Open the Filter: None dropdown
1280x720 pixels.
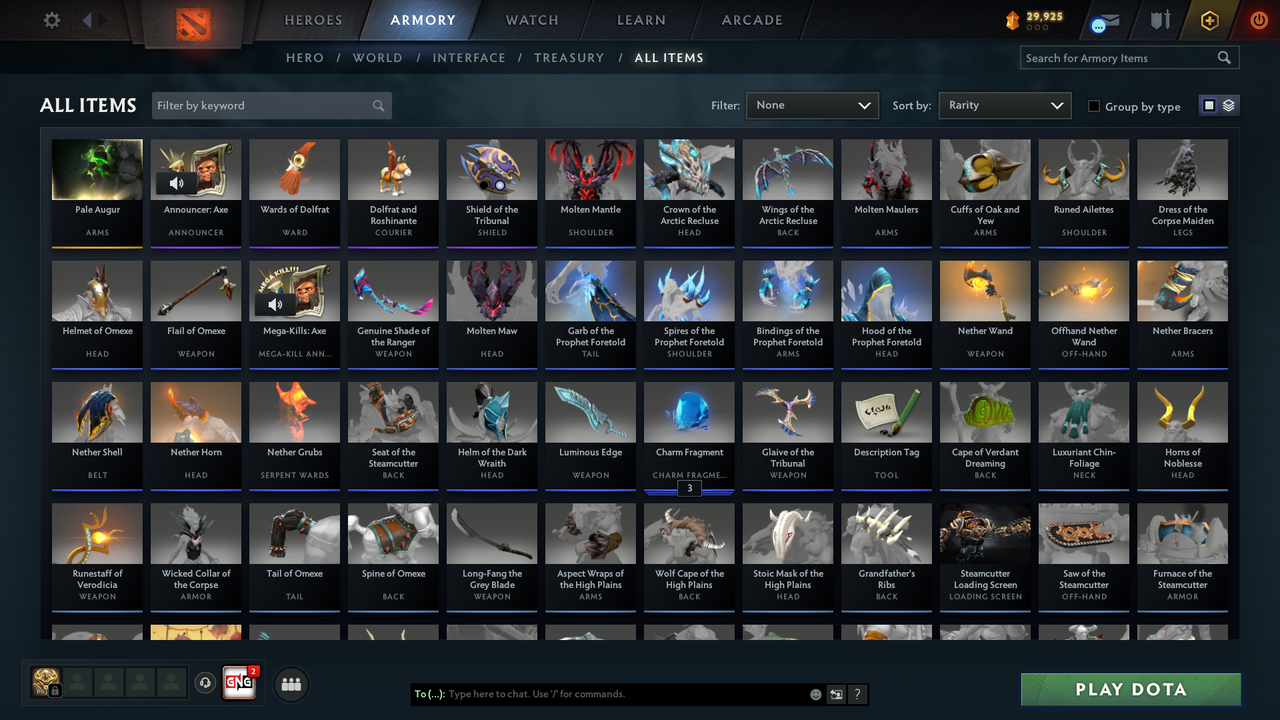811,105
